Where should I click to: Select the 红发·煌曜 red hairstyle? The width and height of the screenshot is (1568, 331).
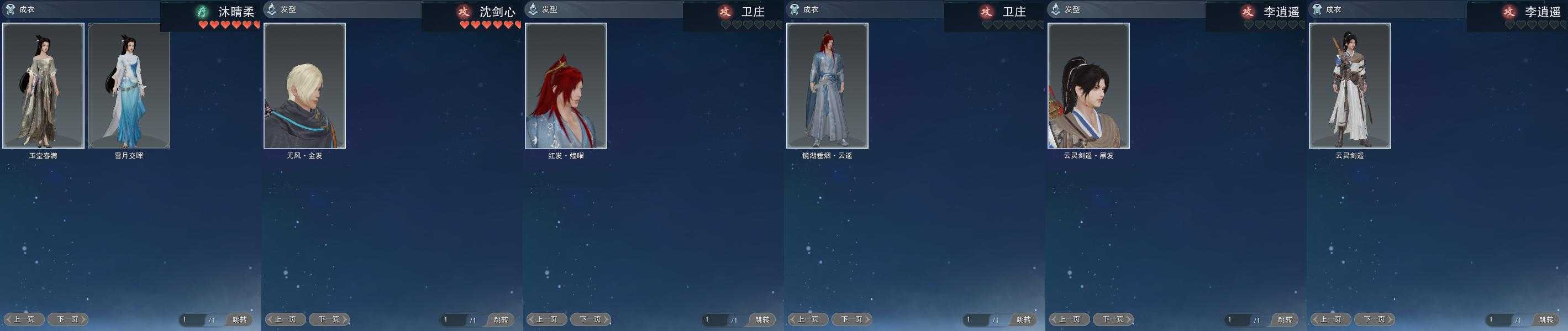[x=565, y=86]
